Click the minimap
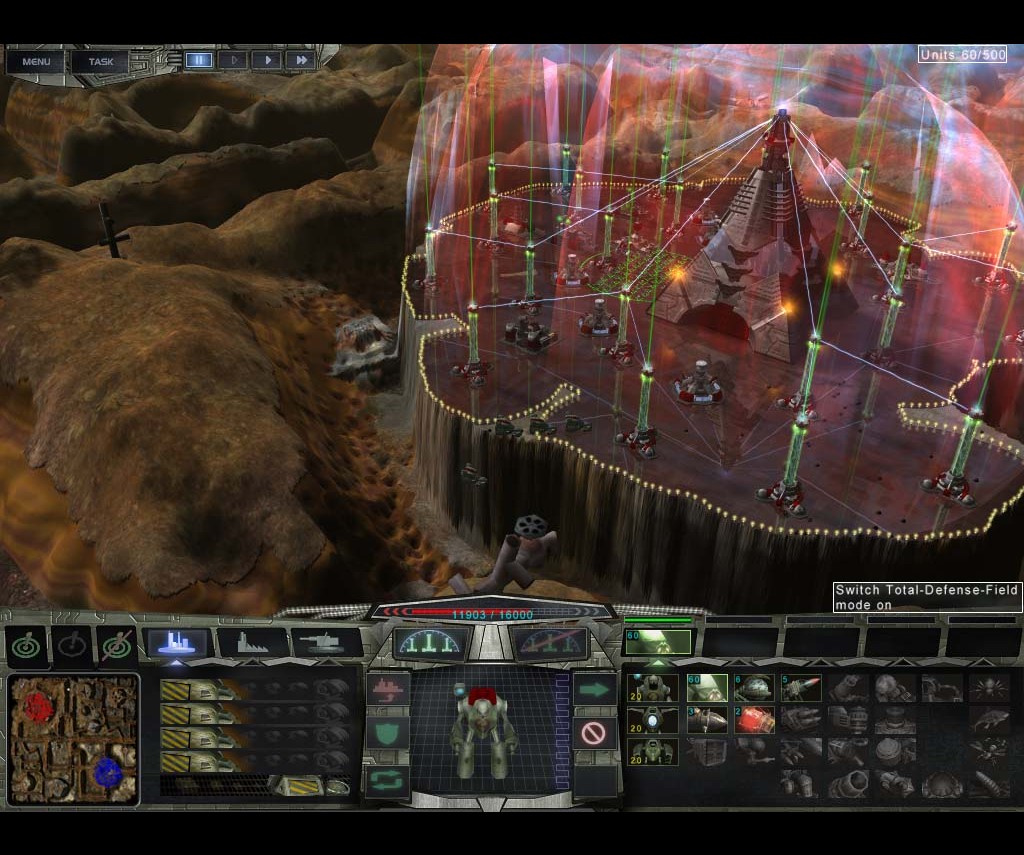1024x855 pixels. [x=74, y=728]
